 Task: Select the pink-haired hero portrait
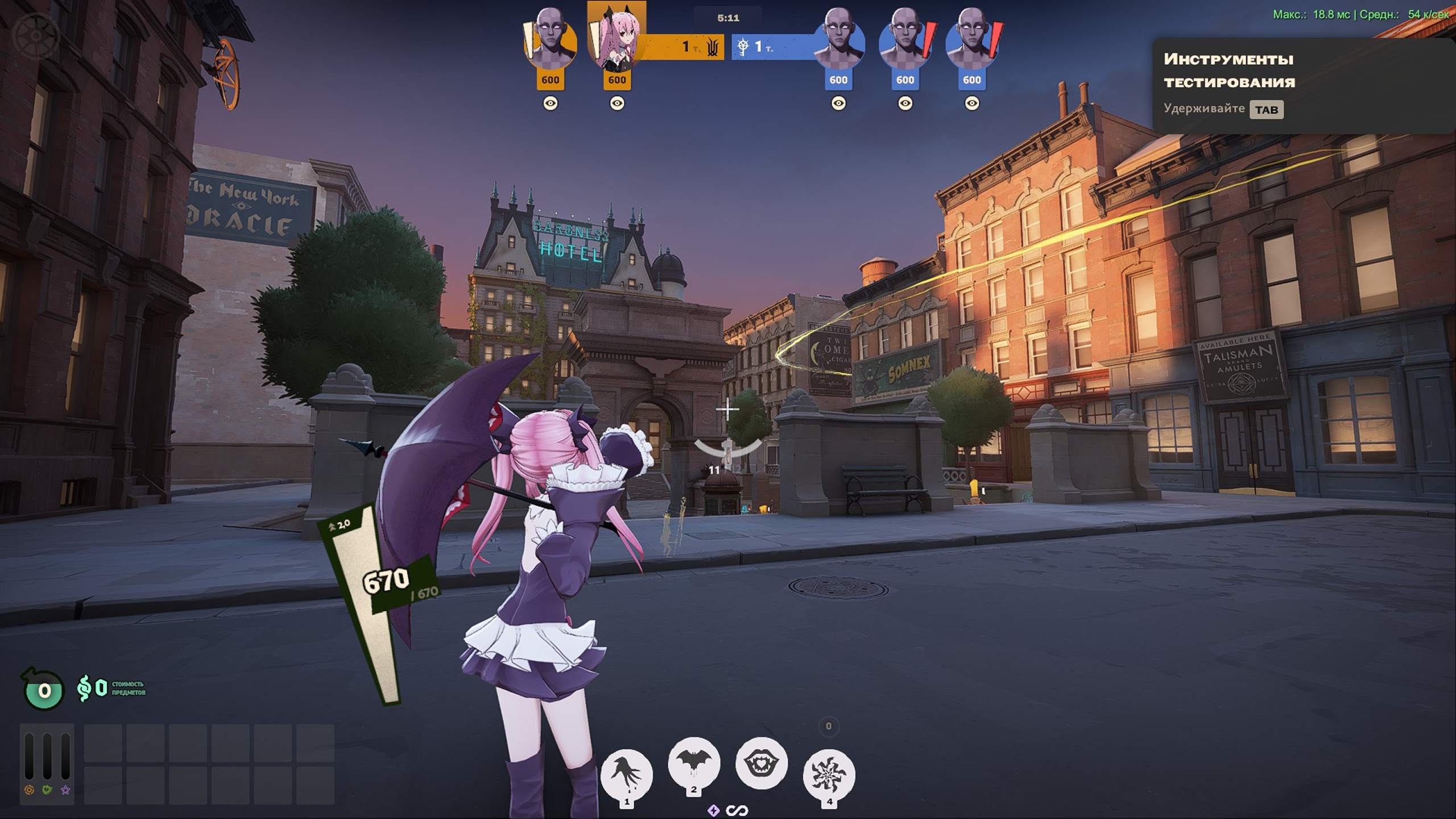[617, 40]
